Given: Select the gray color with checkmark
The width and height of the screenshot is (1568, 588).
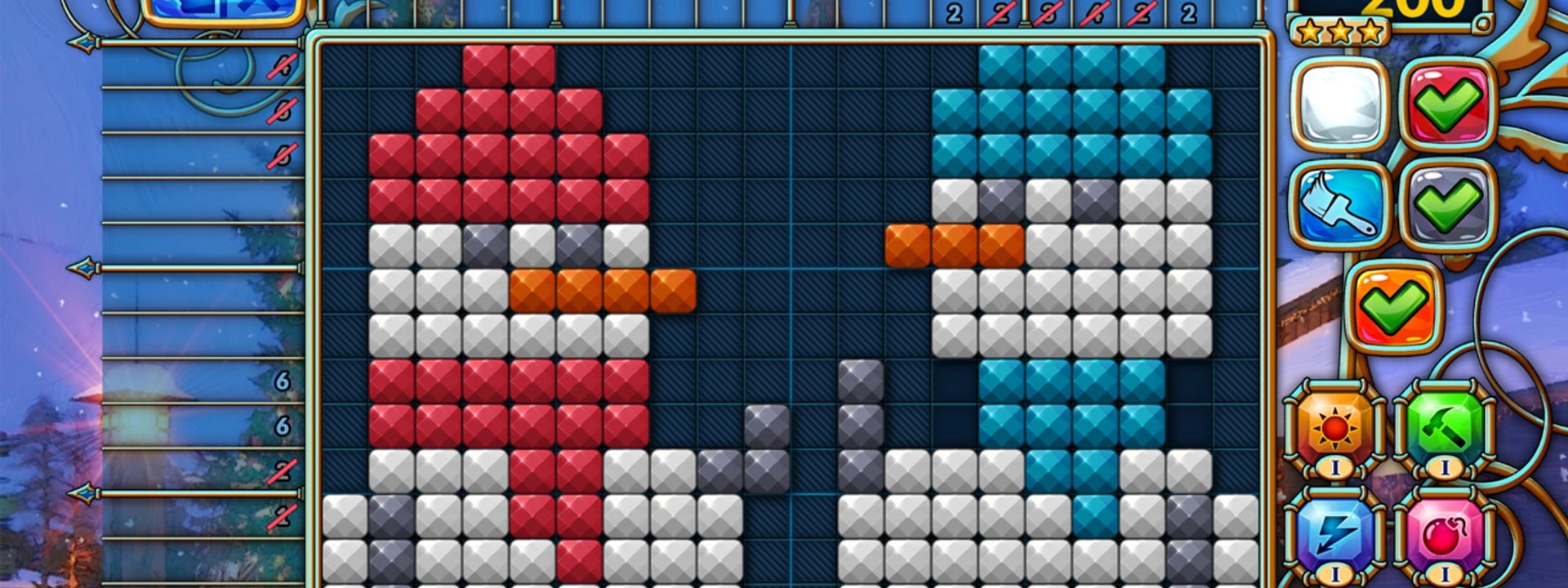Looking at the screenshot, I should [x=1447, y=204].
